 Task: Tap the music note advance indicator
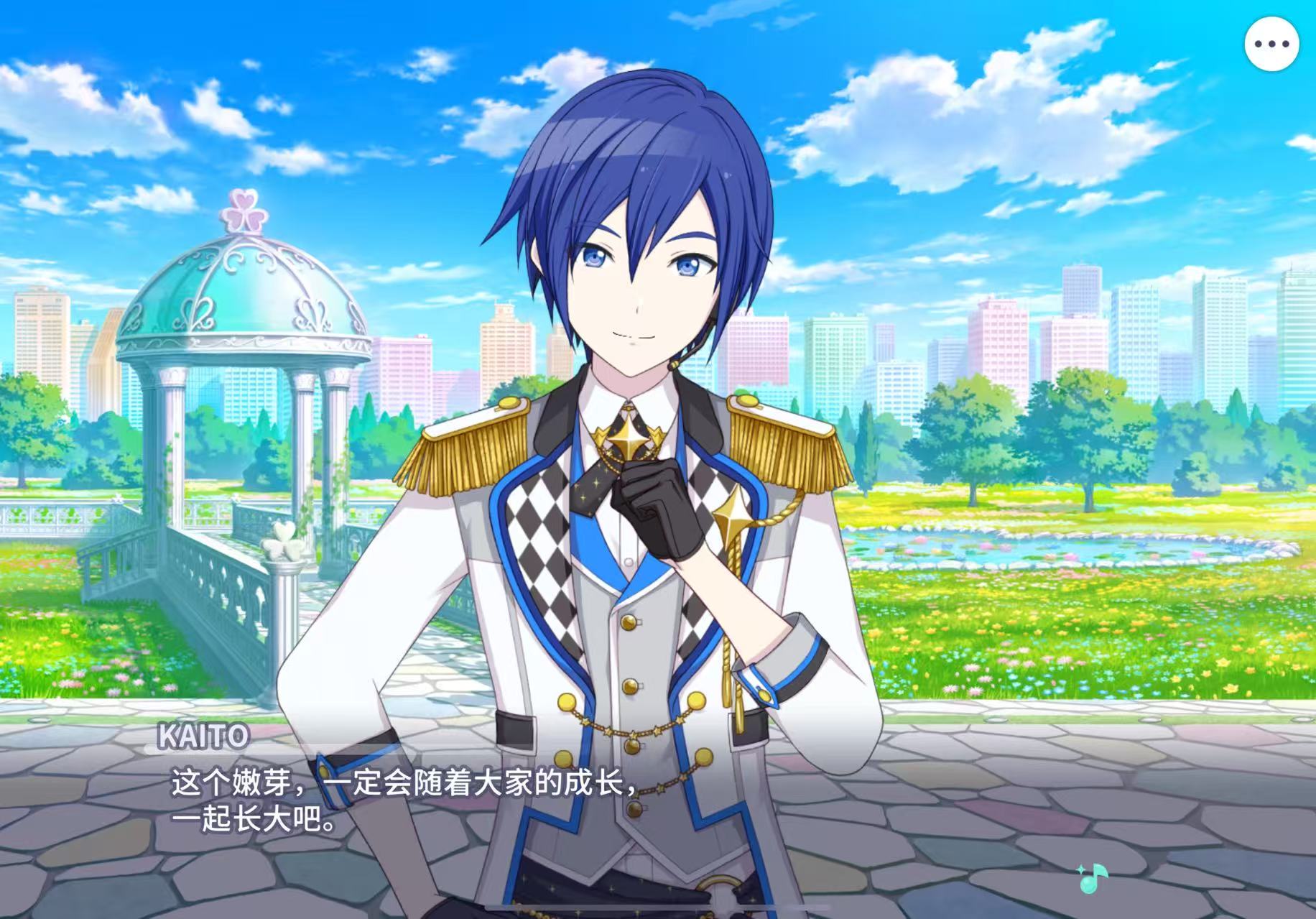tap(1093, 879)
